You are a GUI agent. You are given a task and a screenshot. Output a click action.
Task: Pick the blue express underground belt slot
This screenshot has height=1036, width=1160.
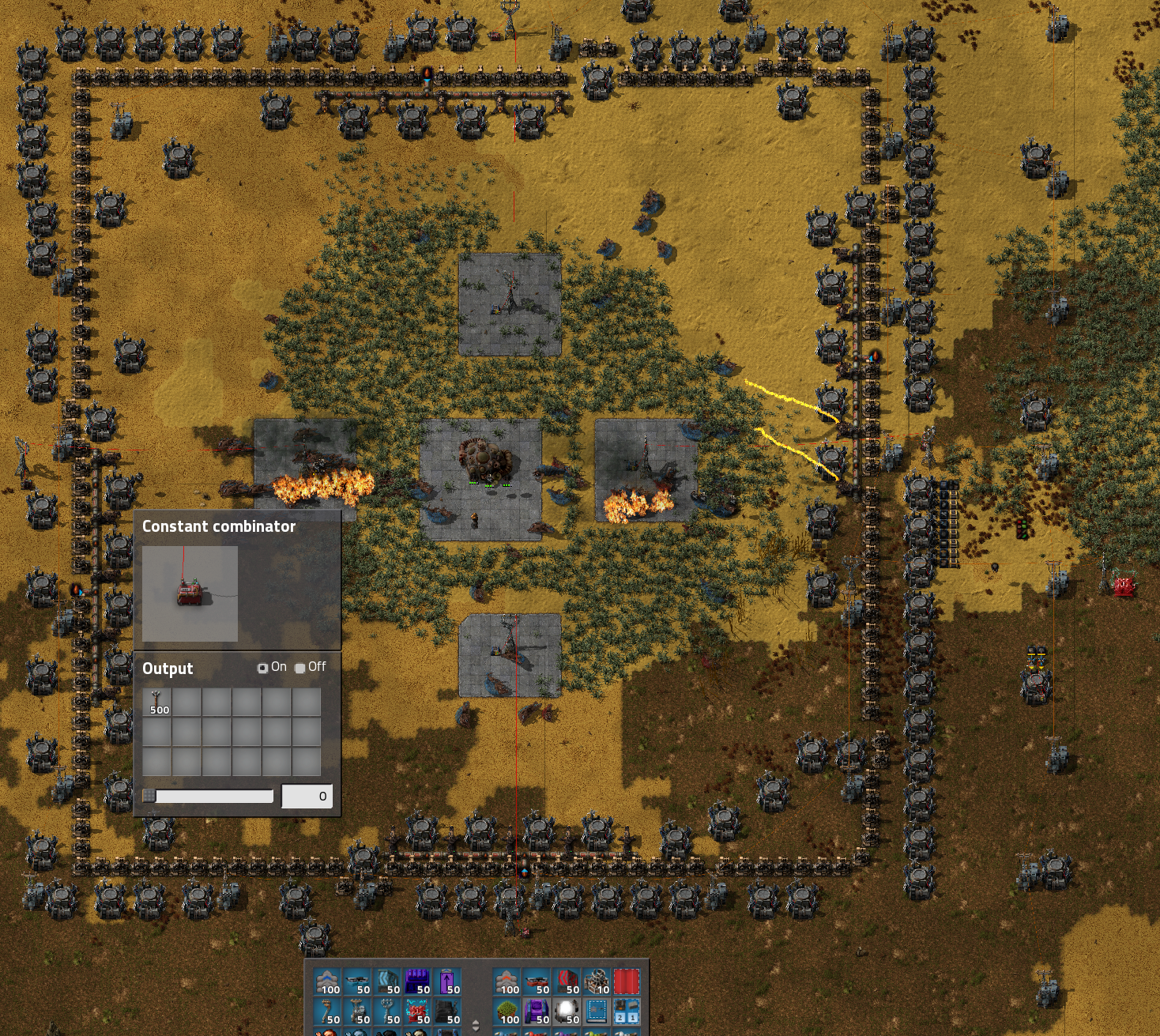[x=357, y=981]
